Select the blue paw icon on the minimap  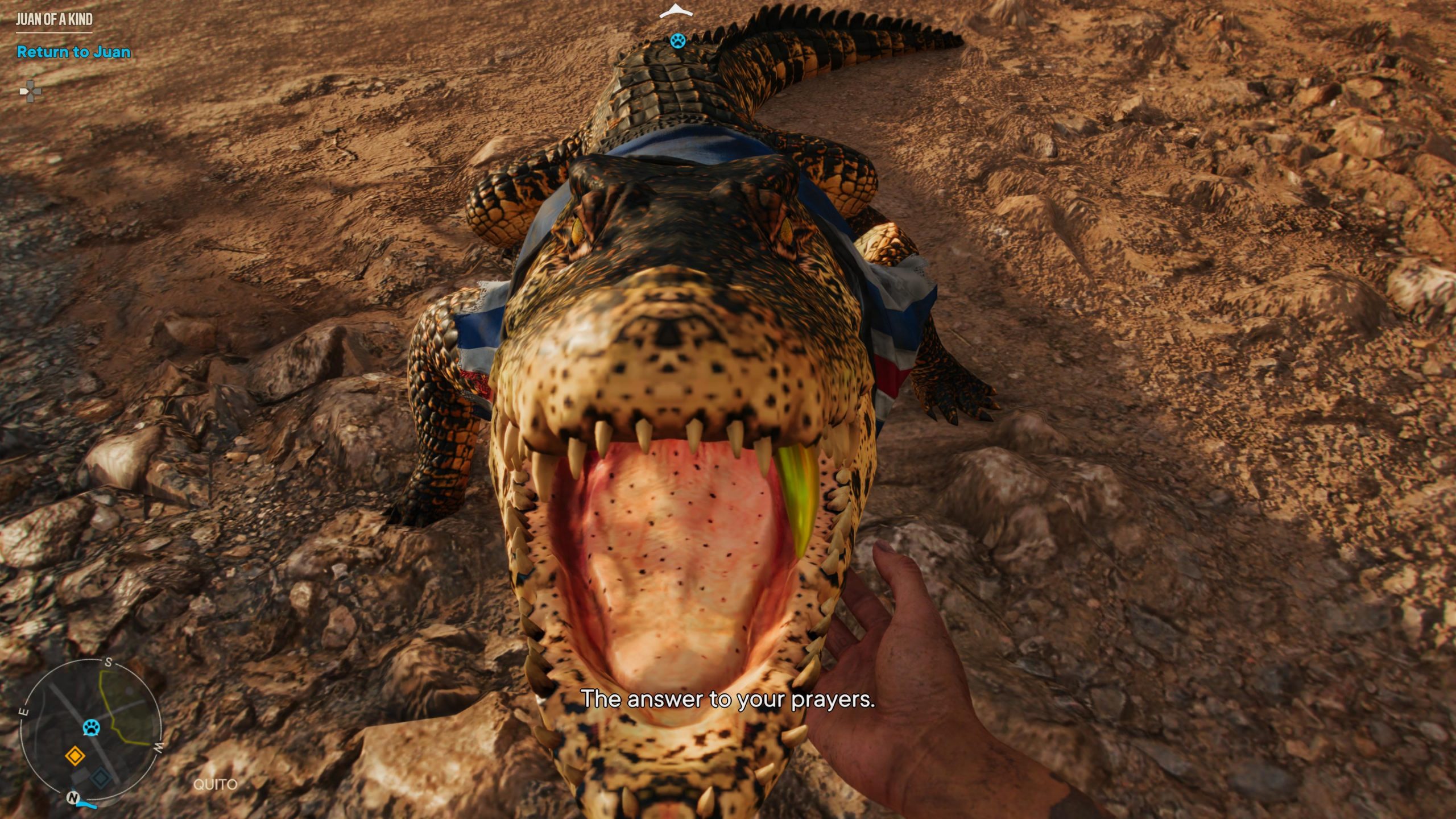pos(91,727)
